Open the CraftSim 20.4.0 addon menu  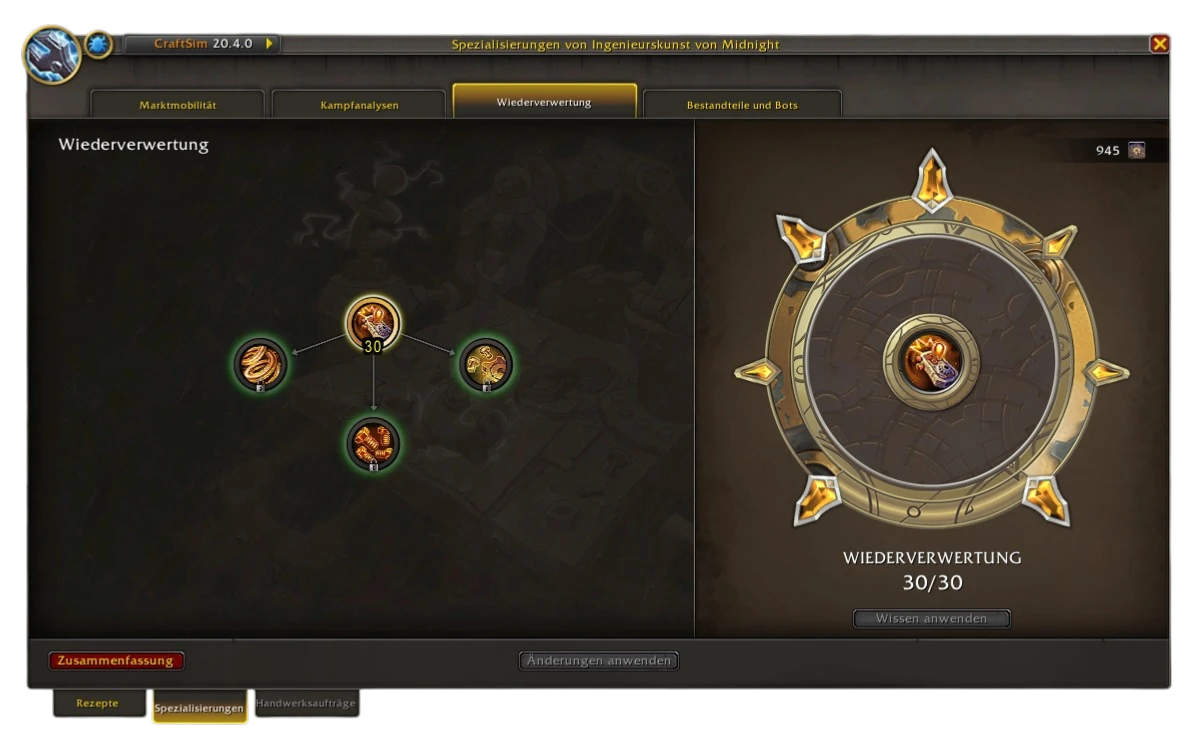[202, 44]
